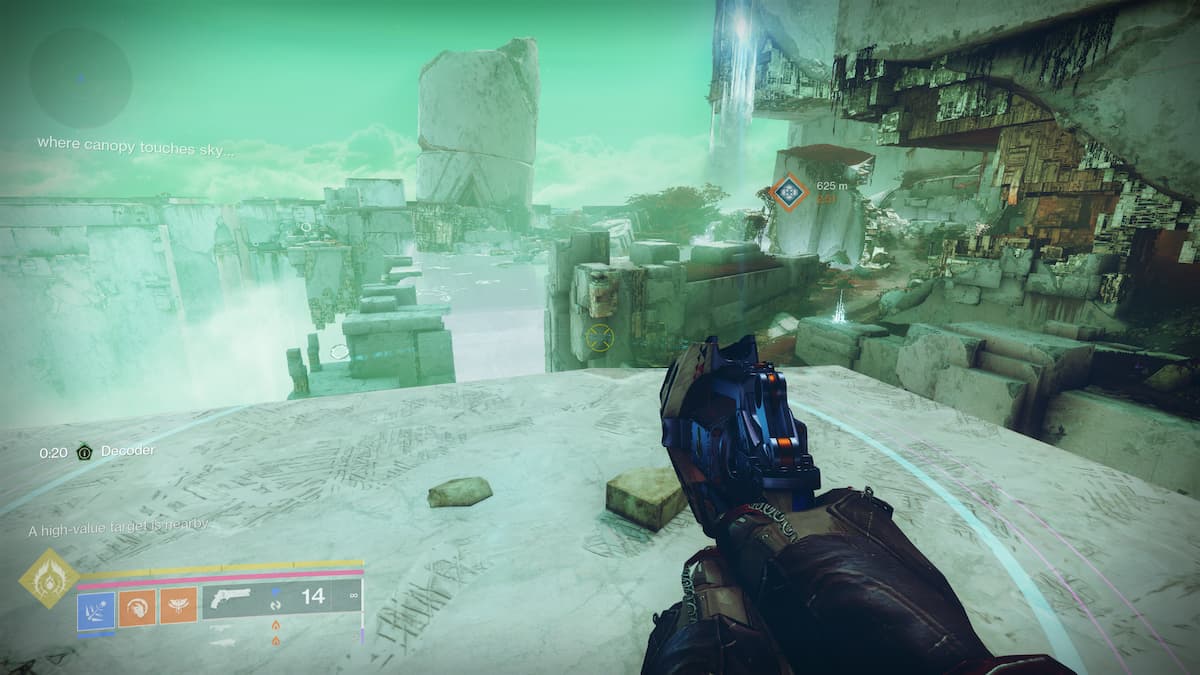1200x675 pixels.
Task: Select the equipped hand cannon weapon icon
Action: coord(232,601)
